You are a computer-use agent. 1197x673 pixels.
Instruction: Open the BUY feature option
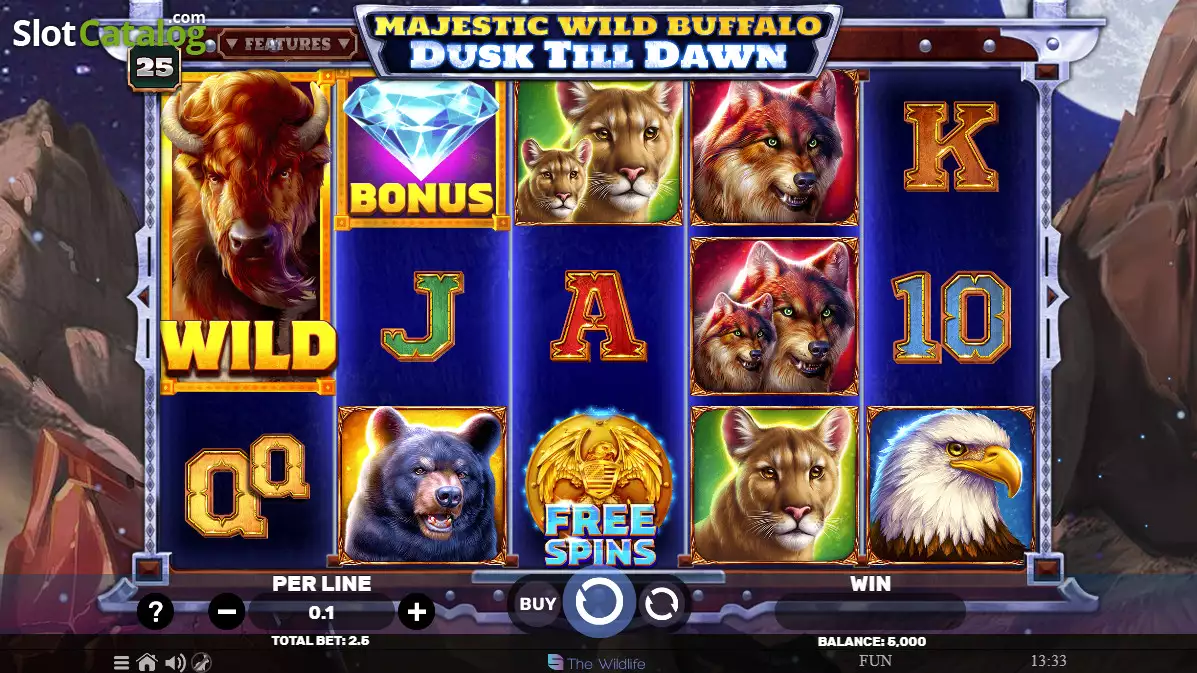pos(537,604)
